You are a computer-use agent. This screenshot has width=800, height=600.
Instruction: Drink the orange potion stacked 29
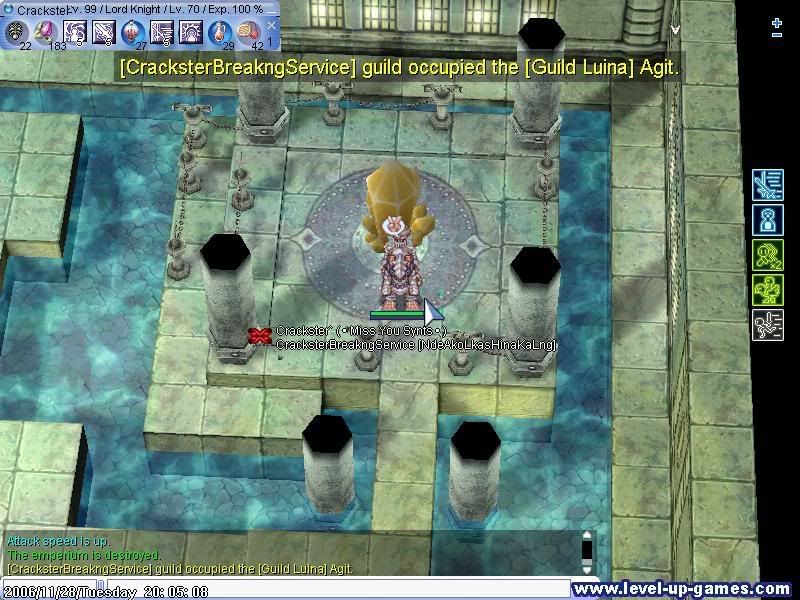tap(220, 32)
